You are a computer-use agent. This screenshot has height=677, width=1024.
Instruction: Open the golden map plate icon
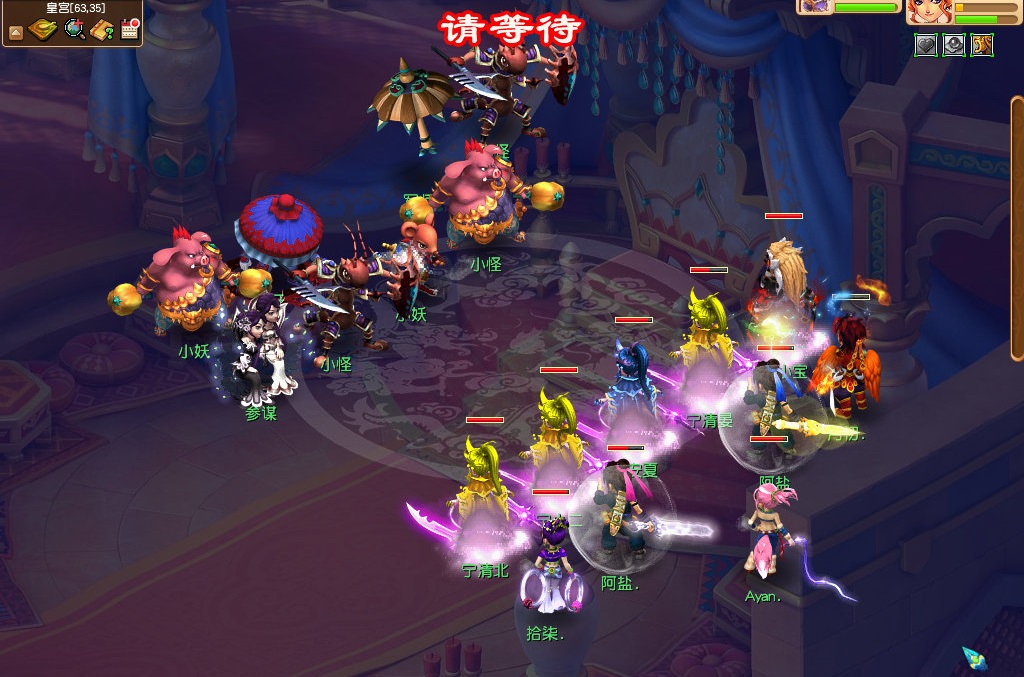pyautogui.click(x=43, y=30)
